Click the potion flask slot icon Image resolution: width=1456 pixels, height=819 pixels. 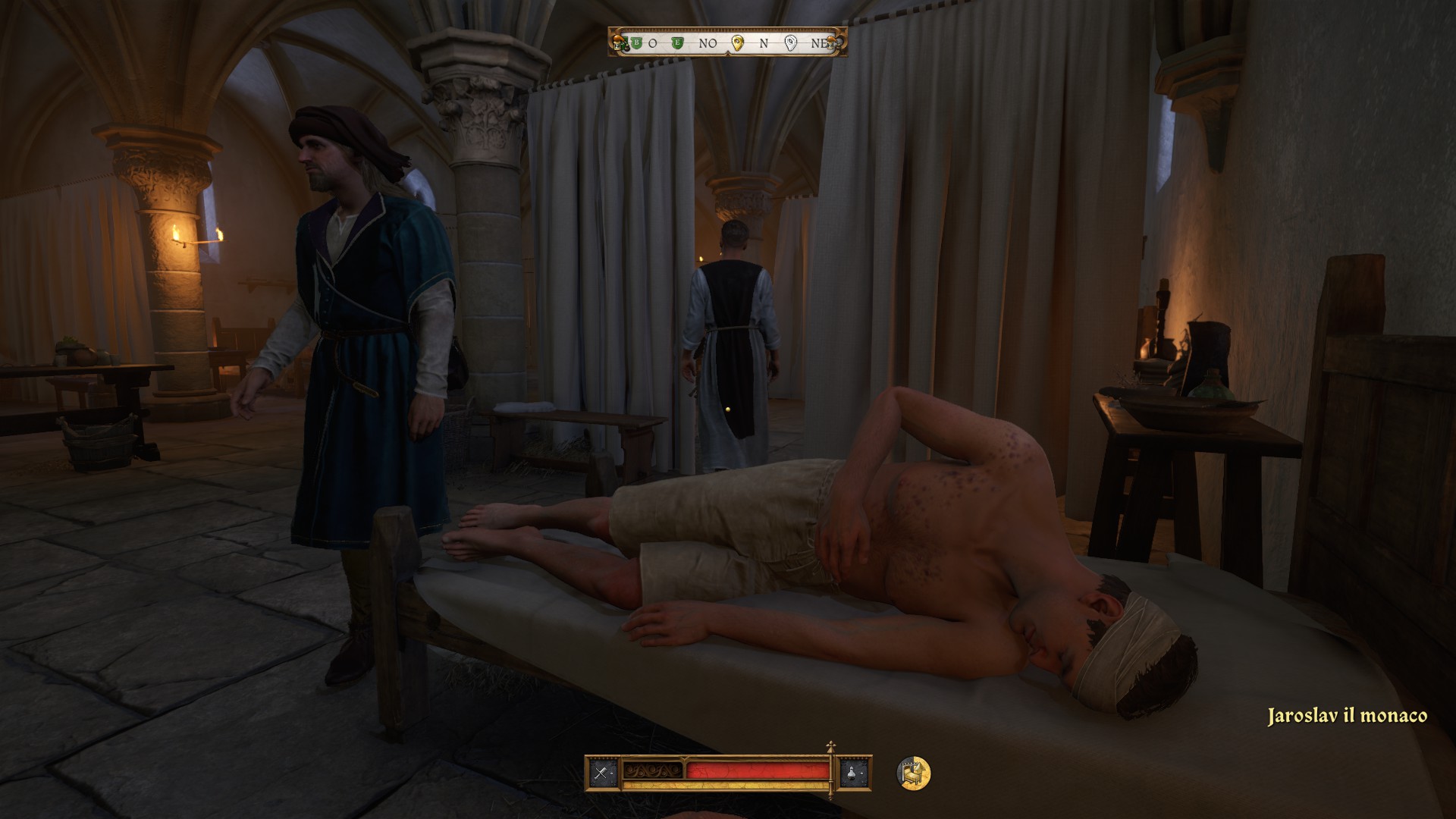[x=854, y=773]
